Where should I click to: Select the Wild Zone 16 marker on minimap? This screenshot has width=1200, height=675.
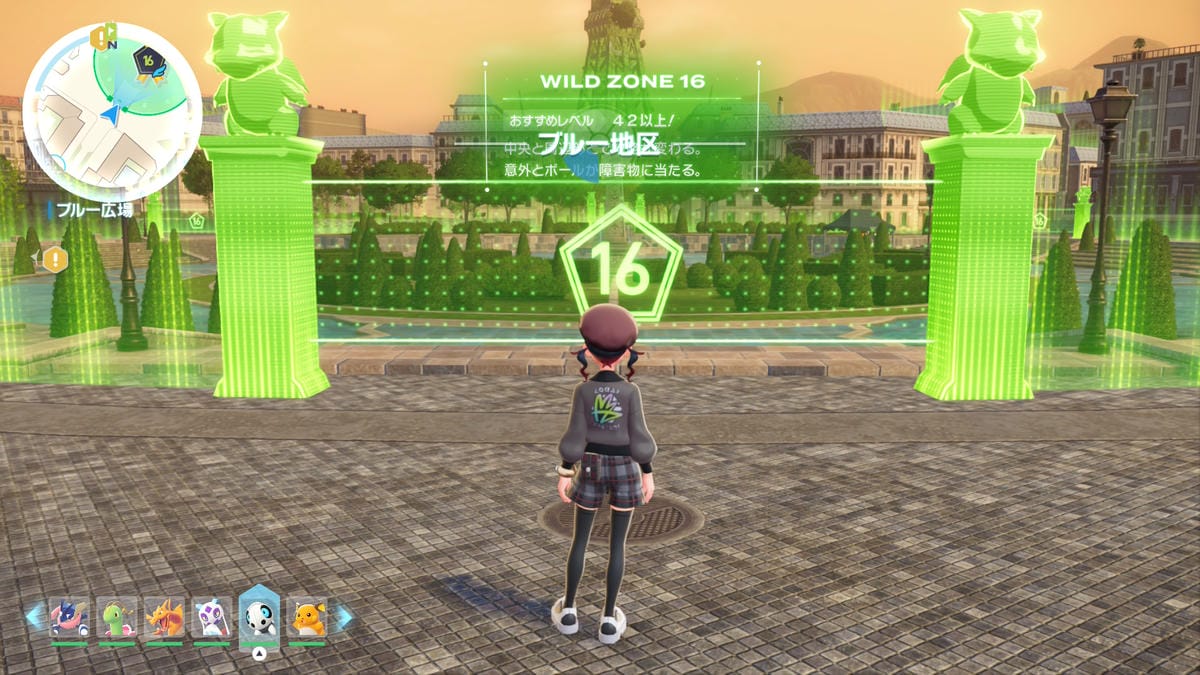[150, 66]
